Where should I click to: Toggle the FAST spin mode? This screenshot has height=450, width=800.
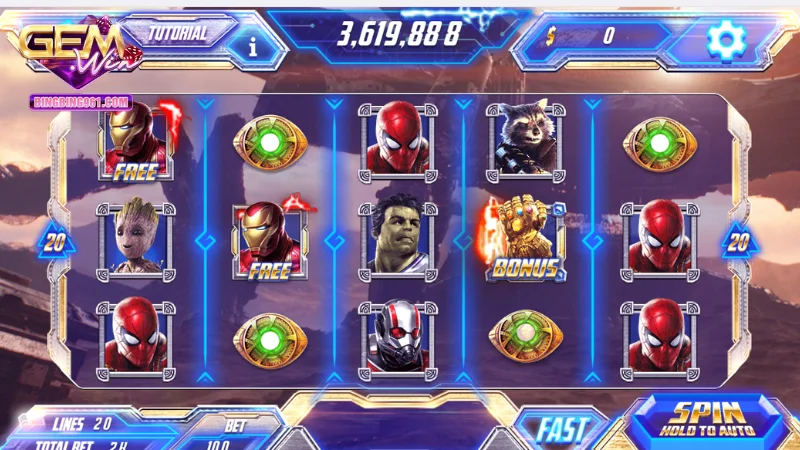562,428
